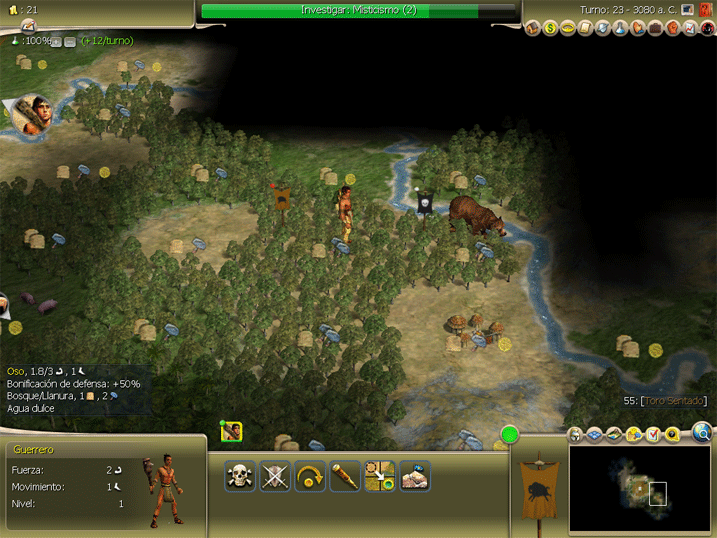Image resolution: width=717 pixels, height=538 pixels.
Task: Open the event log notepad icon
Action: click(x=27, y=25)
